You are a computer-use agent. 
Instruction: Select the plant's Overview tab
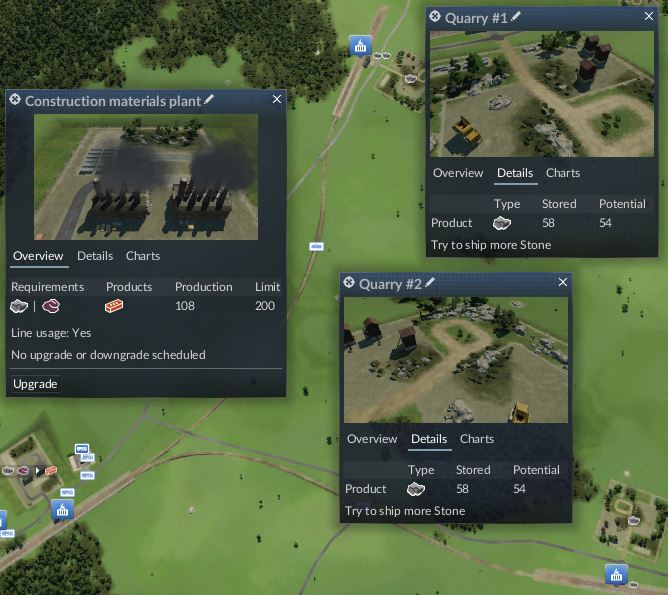[38, 256]
